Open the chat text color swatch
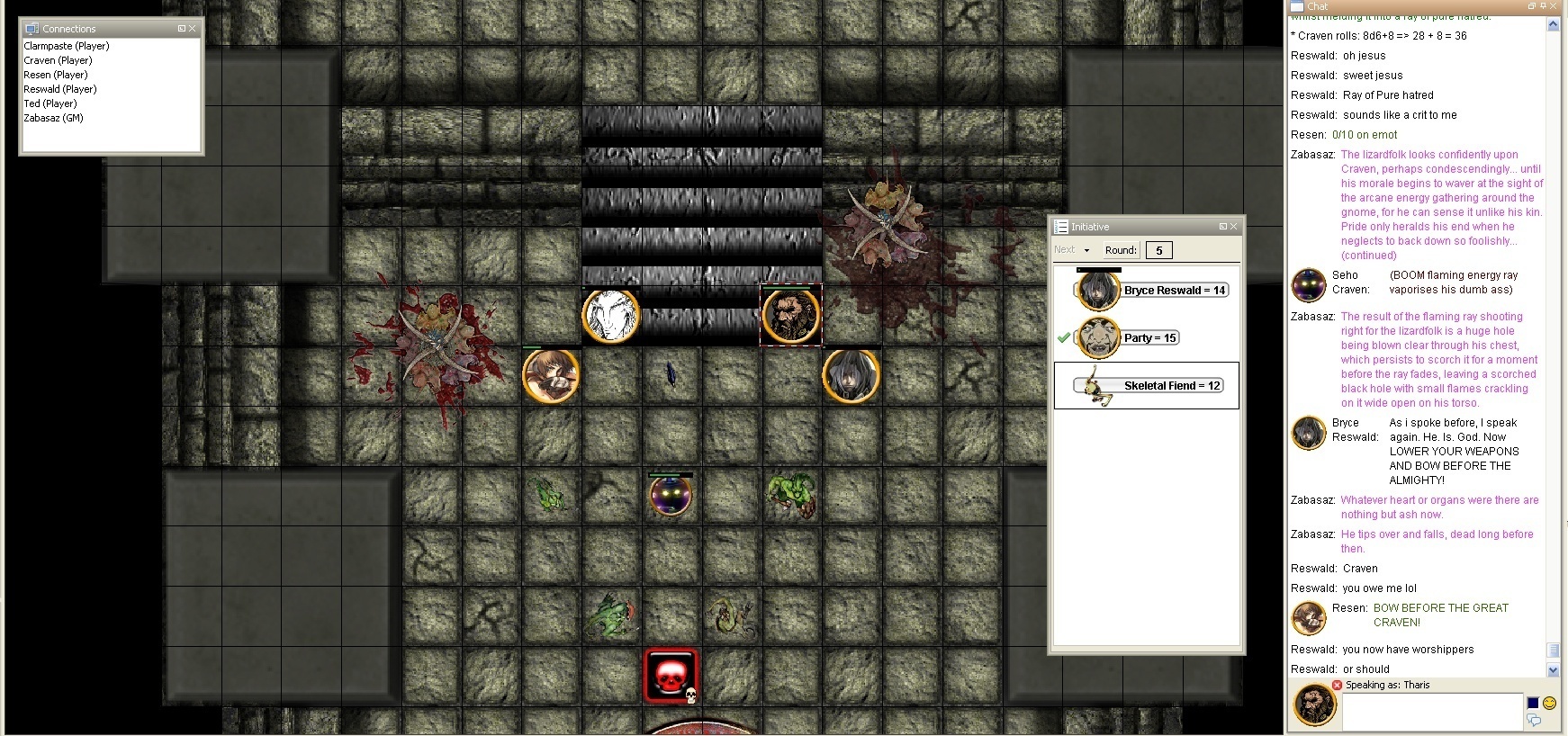Image resolution: width=1568 pixels, height=736 pixels. 1533,703
